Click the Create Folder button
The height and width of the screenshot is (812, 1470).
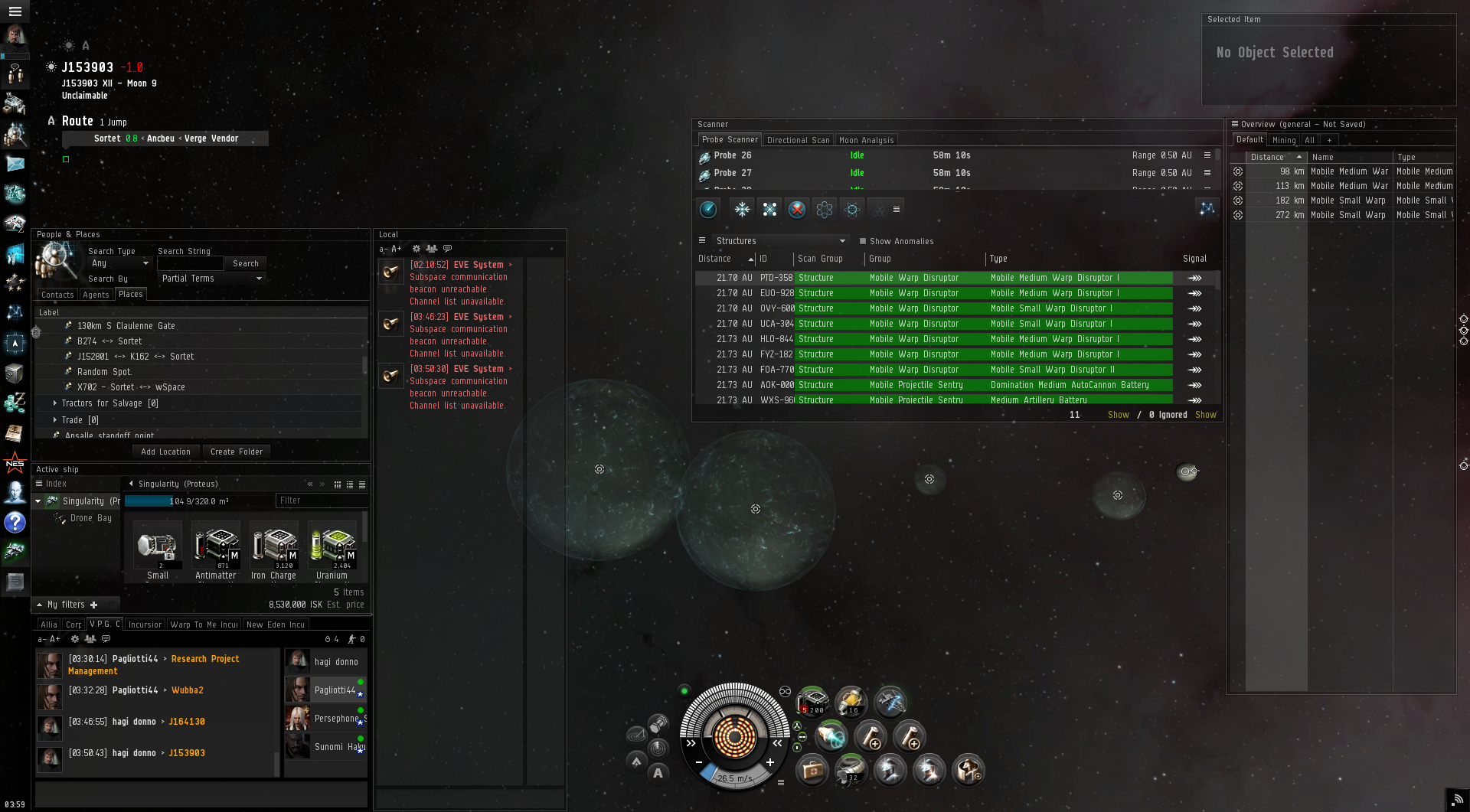tap(237, 452)
